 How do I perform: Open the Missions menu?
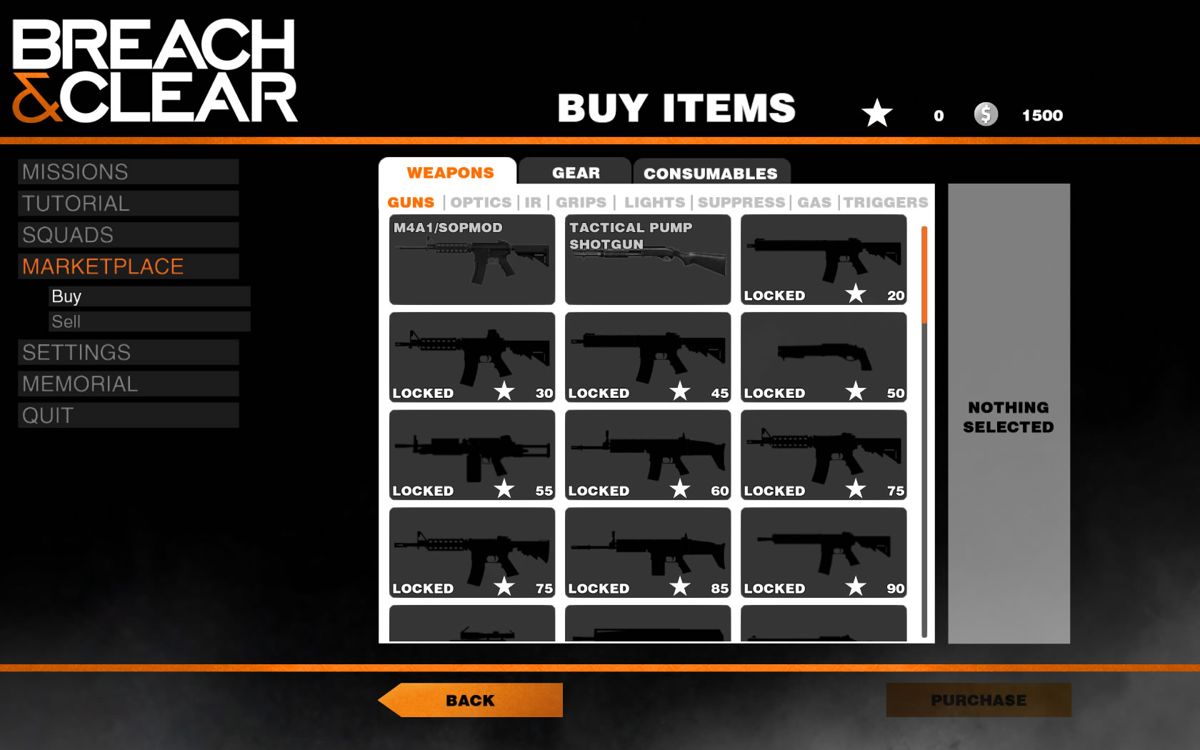[x=128, y=172]
